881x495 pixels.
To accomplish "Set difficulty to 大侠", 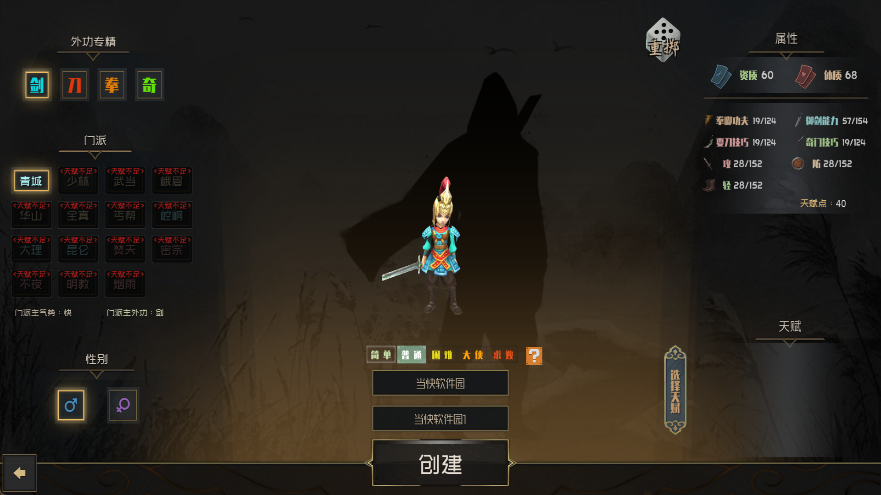I will coord(473,355).
